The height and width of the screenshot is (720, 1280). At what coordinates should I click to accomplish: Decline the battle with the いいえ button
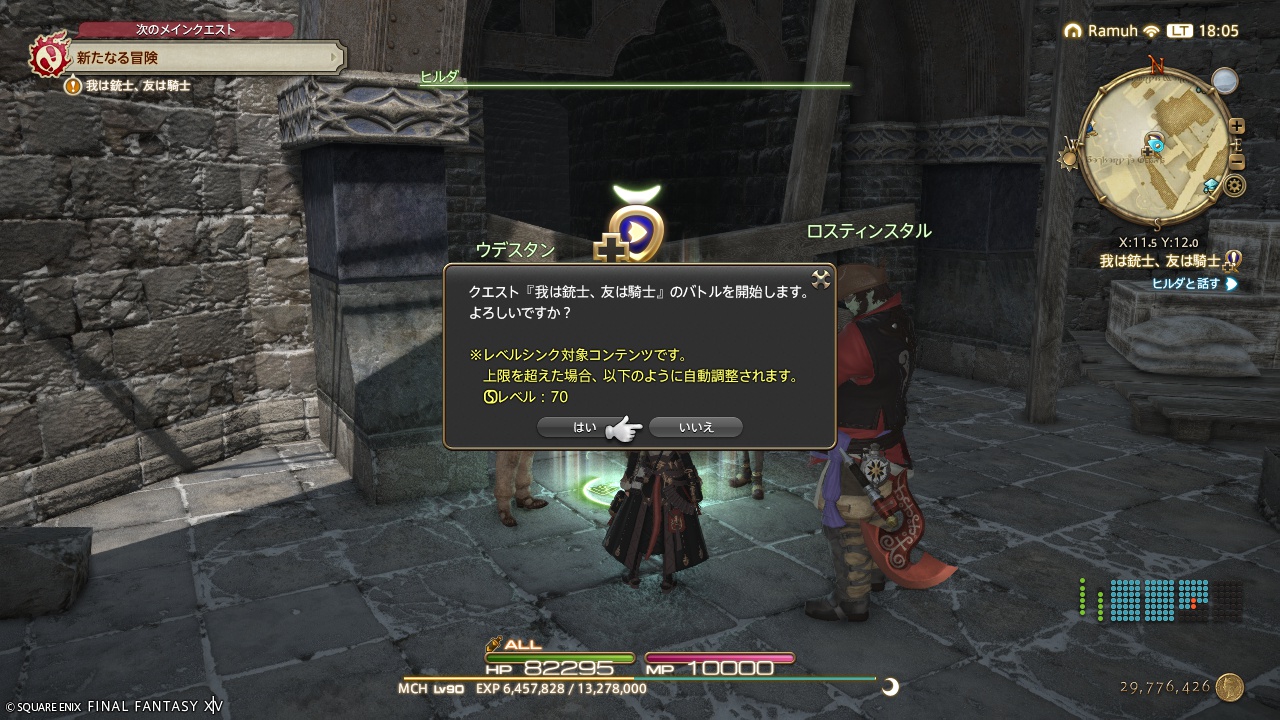click(x=695, y=427)
